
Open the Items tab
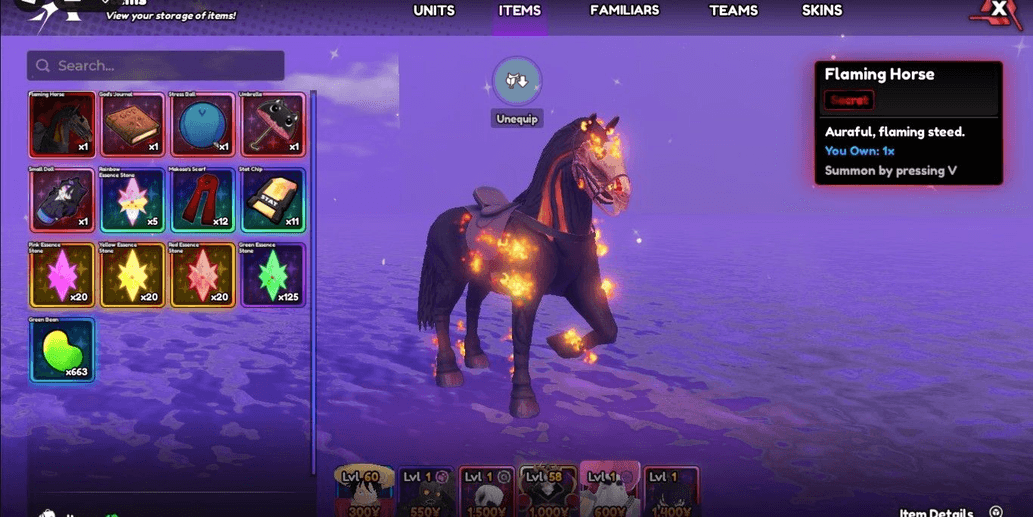519,11
